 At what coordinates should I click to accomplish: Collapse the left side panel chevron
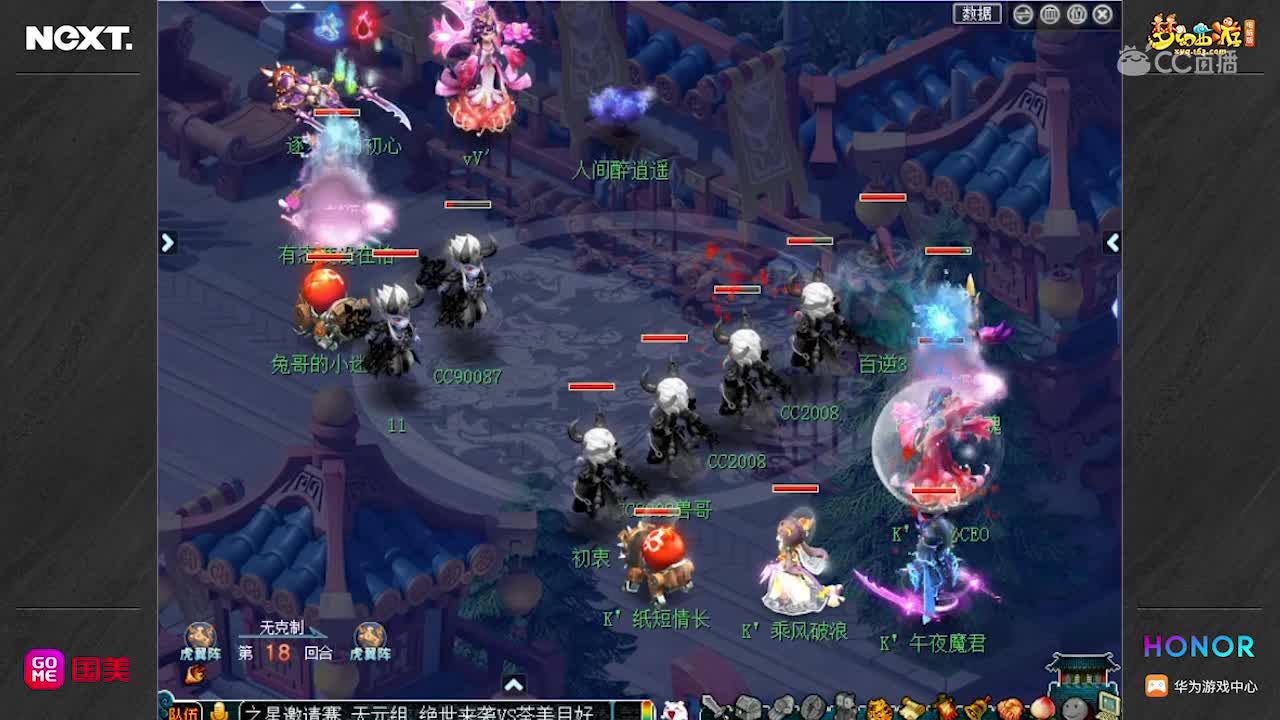tap(167, 242)
